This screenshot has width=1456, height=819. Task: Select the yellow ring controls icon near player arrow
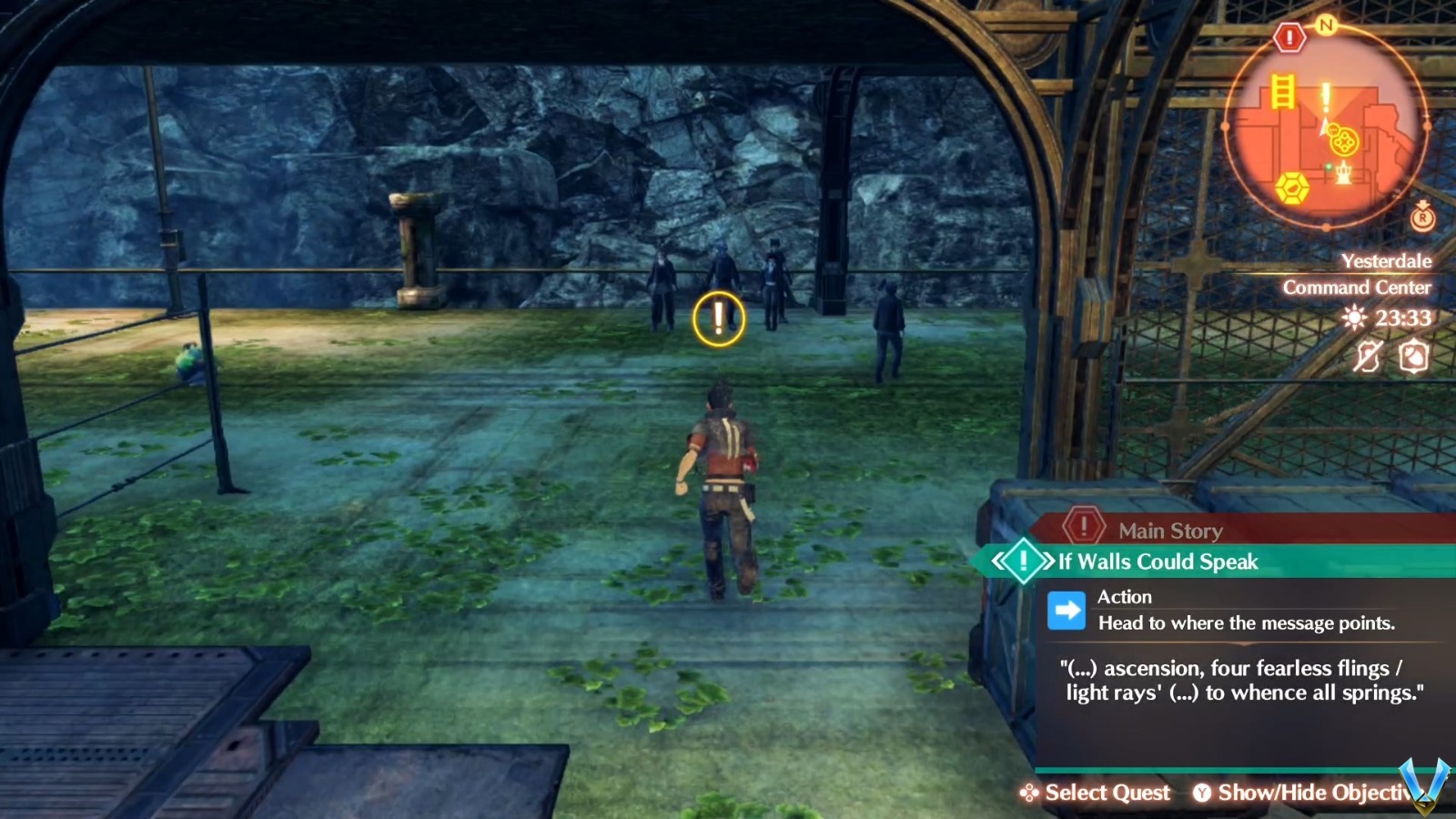1341,141
